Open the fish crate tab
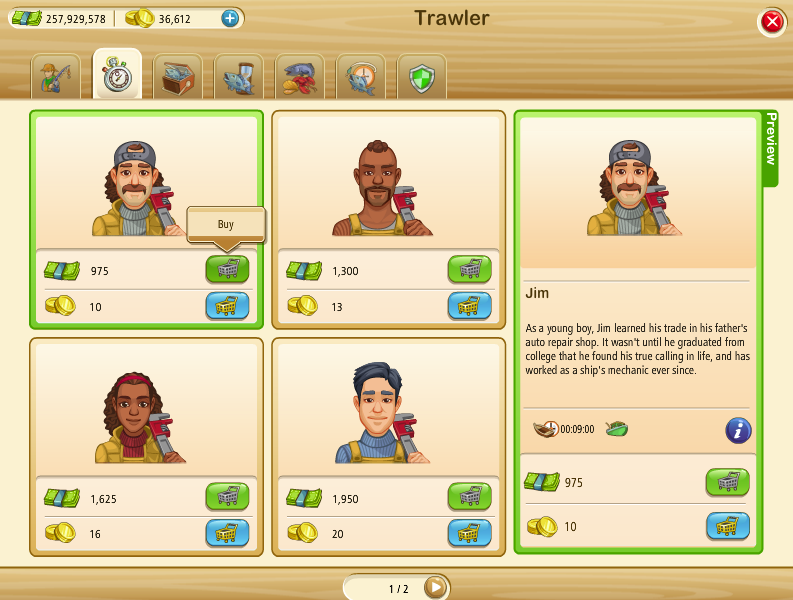The image size is (793, 600). tap(178, 77)
